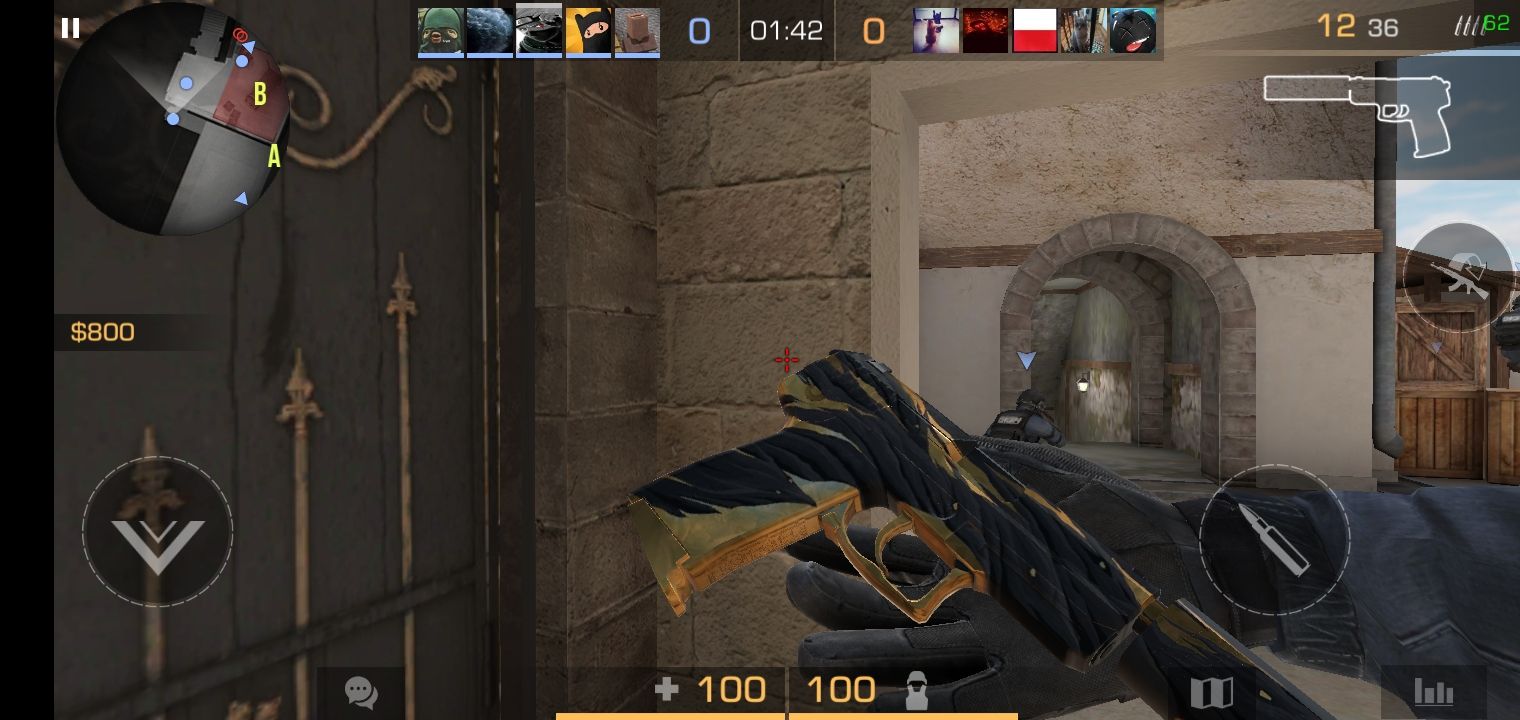Screen dimensions: 1520x720
Task: Open the match scoreboard statistics
Action: point(1434,689)
